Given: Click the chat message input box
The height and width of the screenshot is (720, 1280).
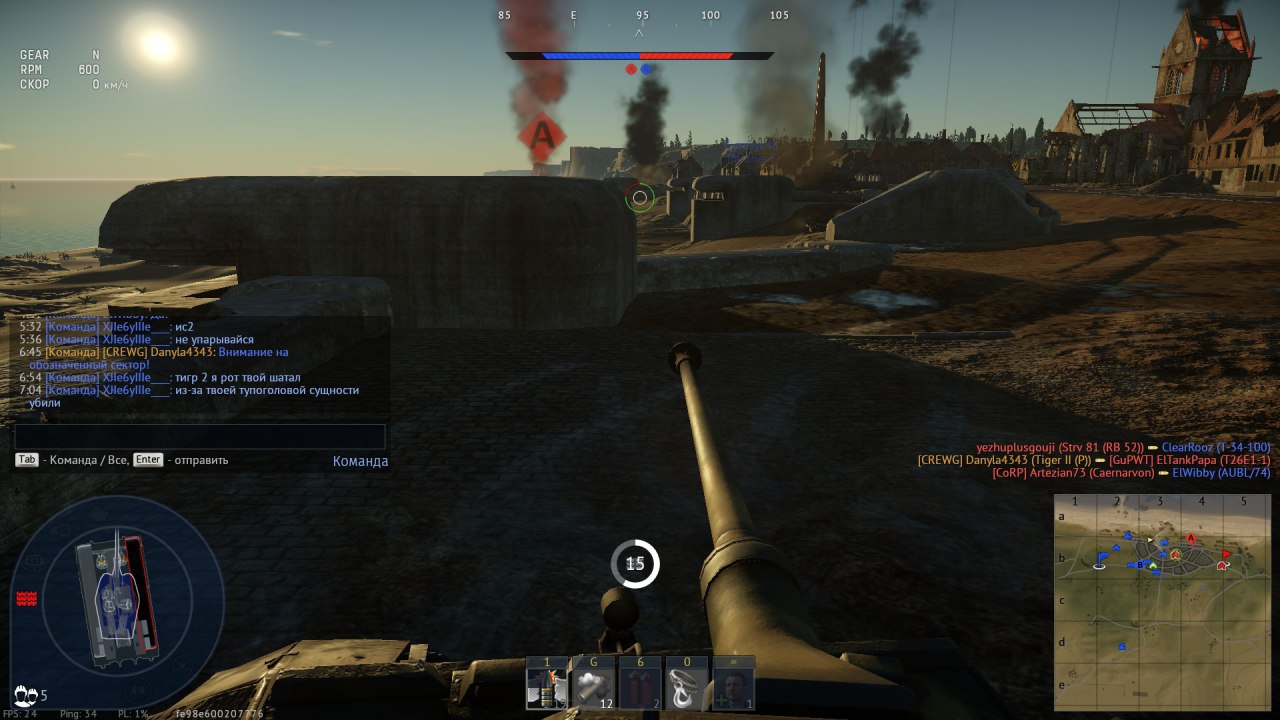Looking at the screenshot, I should (x=200, y=437).
